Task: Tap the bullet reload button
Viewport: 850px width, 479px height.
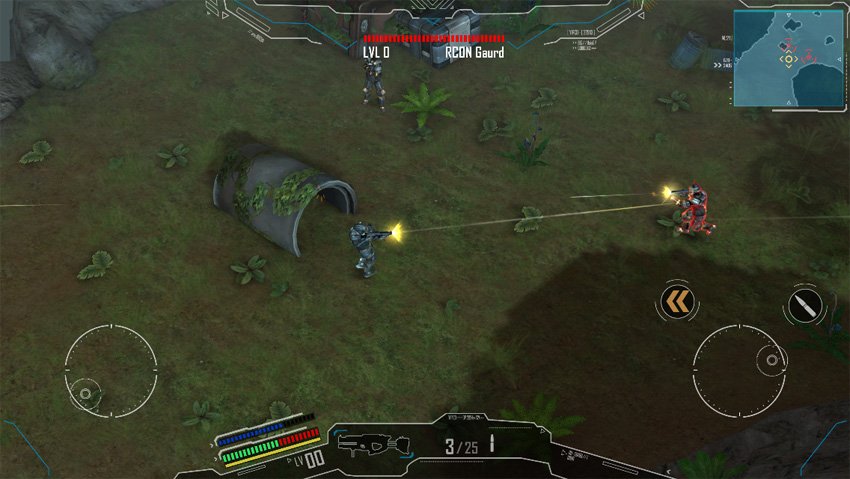Action: [x=804, y=305]
